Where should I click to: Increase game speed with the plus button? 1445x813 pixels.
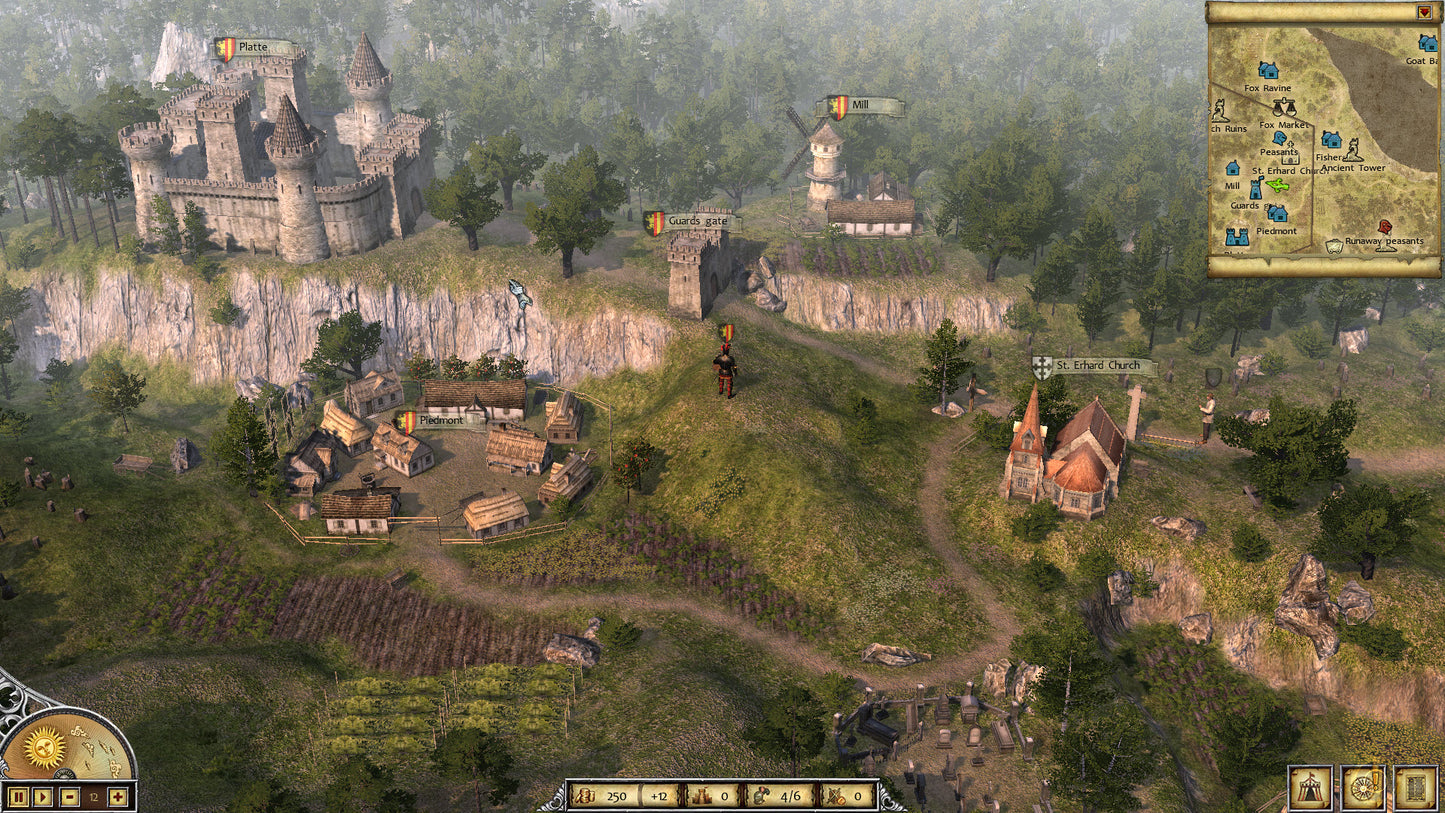[118, 797]
